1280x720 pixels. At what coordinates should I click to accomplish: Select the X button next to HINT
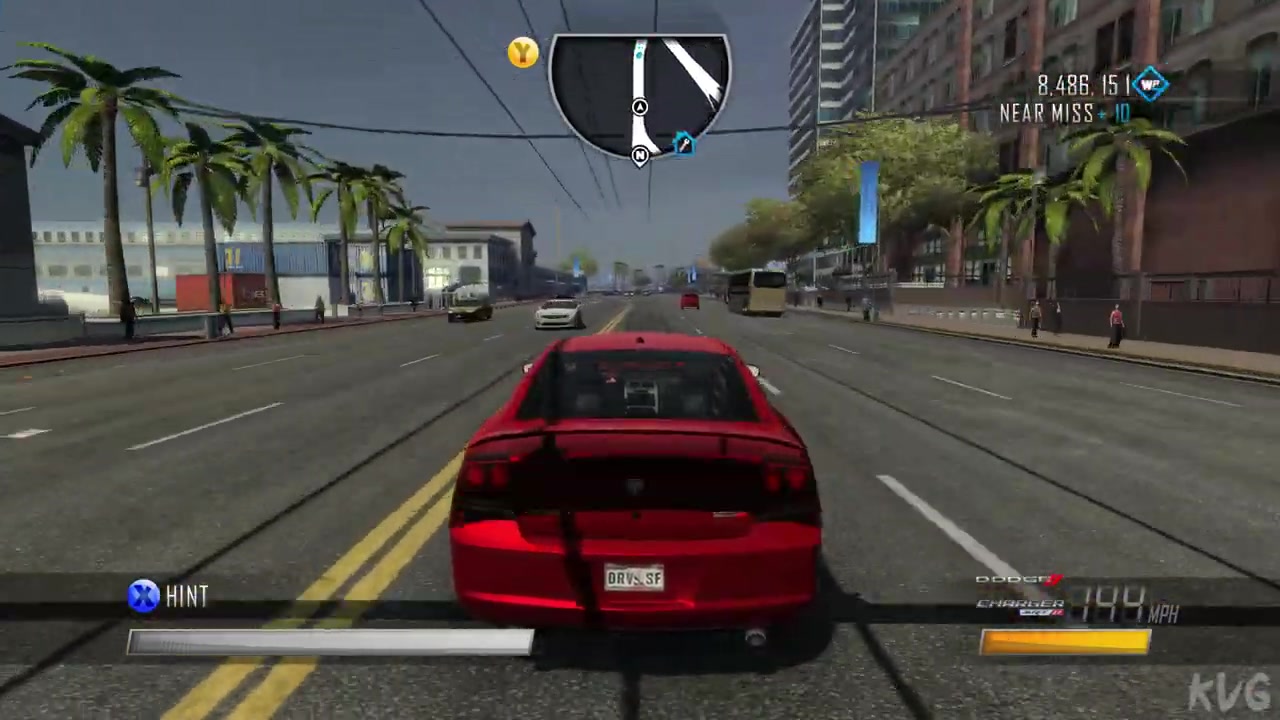click(143, 595)
